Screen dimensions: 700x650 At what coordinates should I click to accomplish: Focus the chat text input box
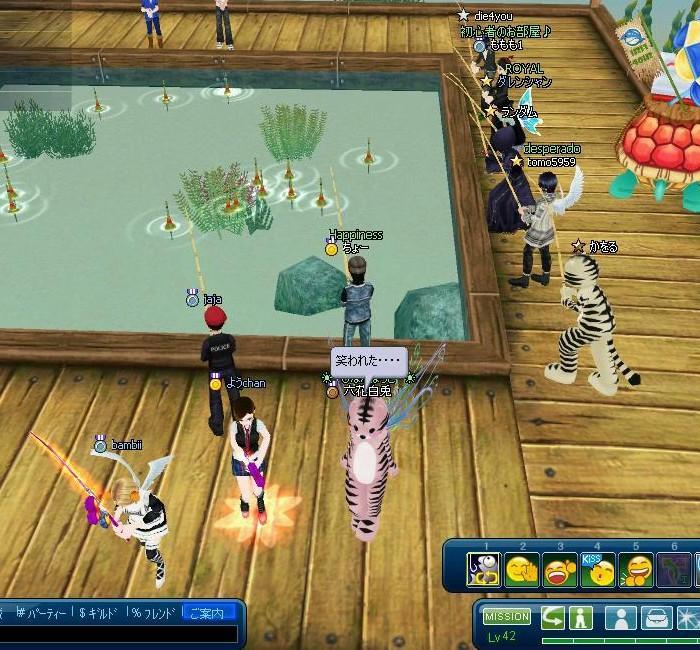pyautogui.click(x=118, y=634)
